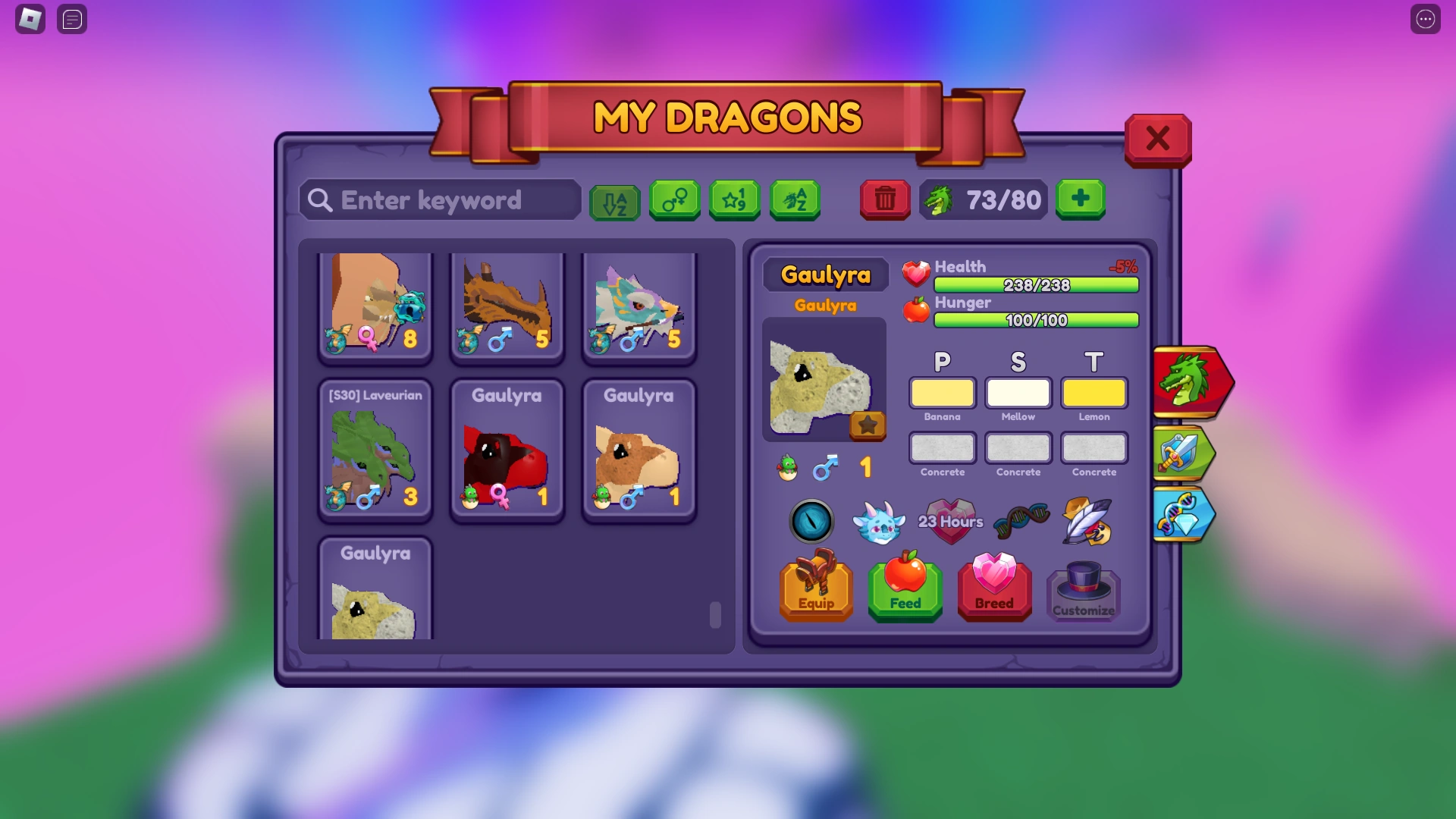Switch to the DNA gem side tab

pos(1185,514)
